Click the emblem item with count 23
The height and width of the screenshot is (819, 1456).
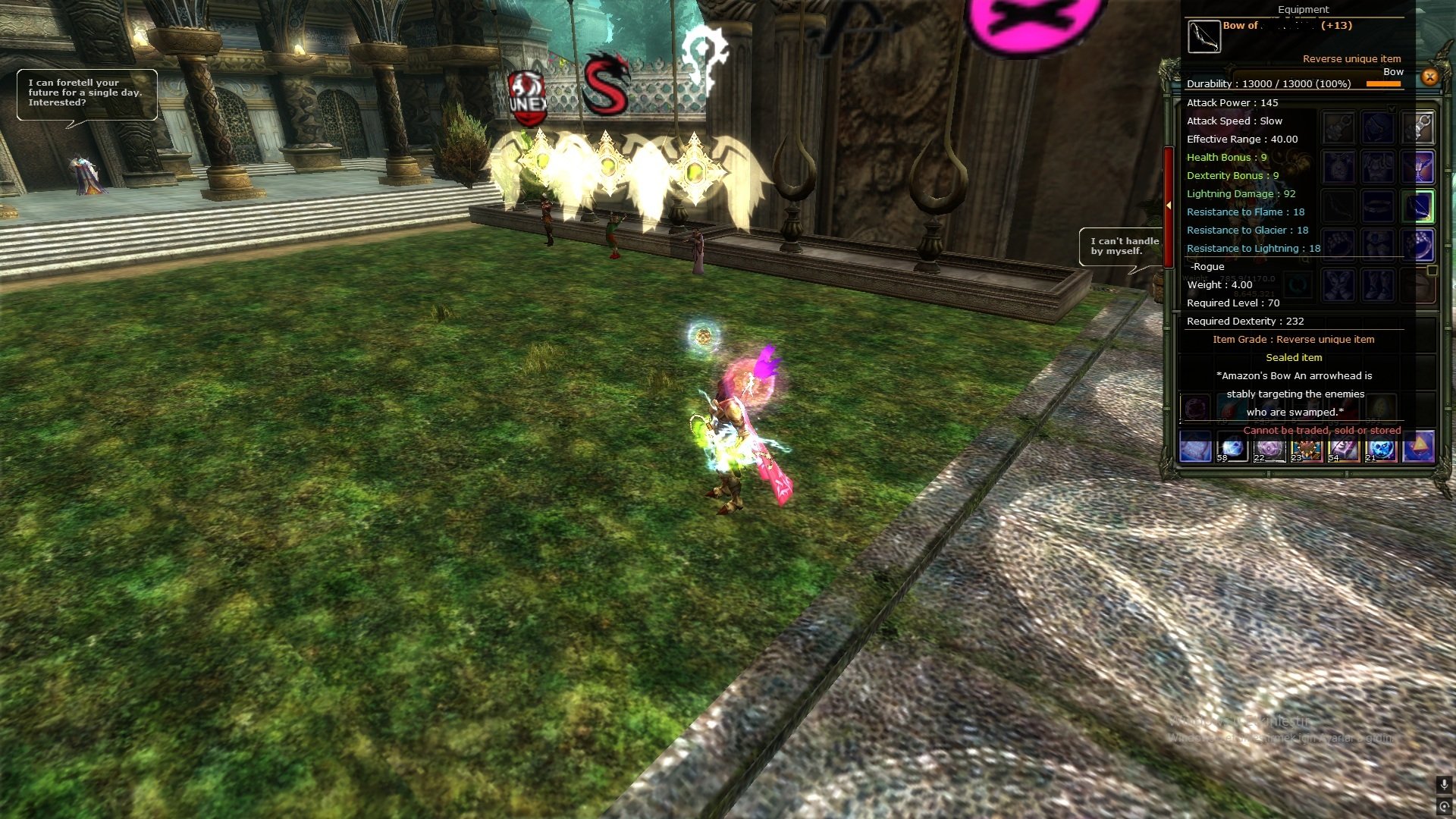pos(1307,449)
